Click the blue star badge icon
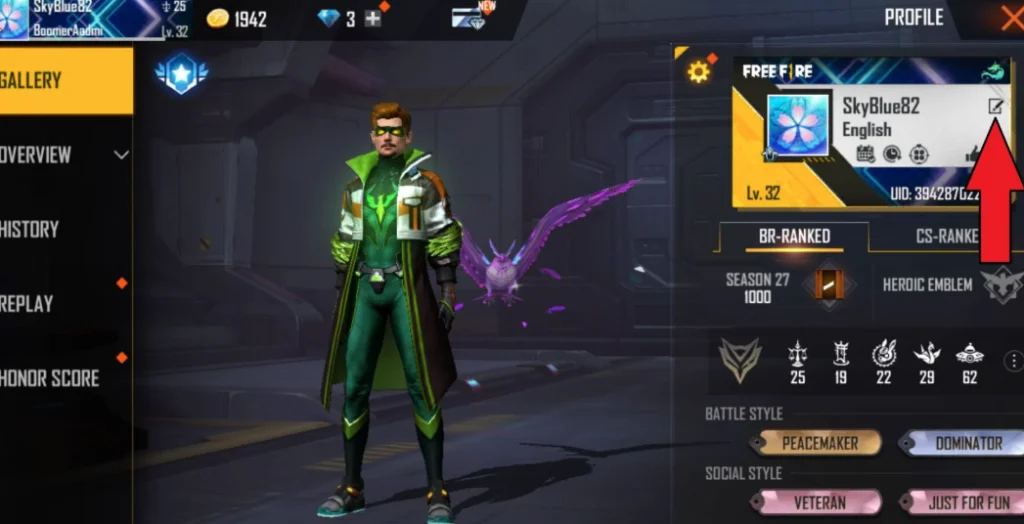Screen dimensions: 1024x524 tap(181, 73)
